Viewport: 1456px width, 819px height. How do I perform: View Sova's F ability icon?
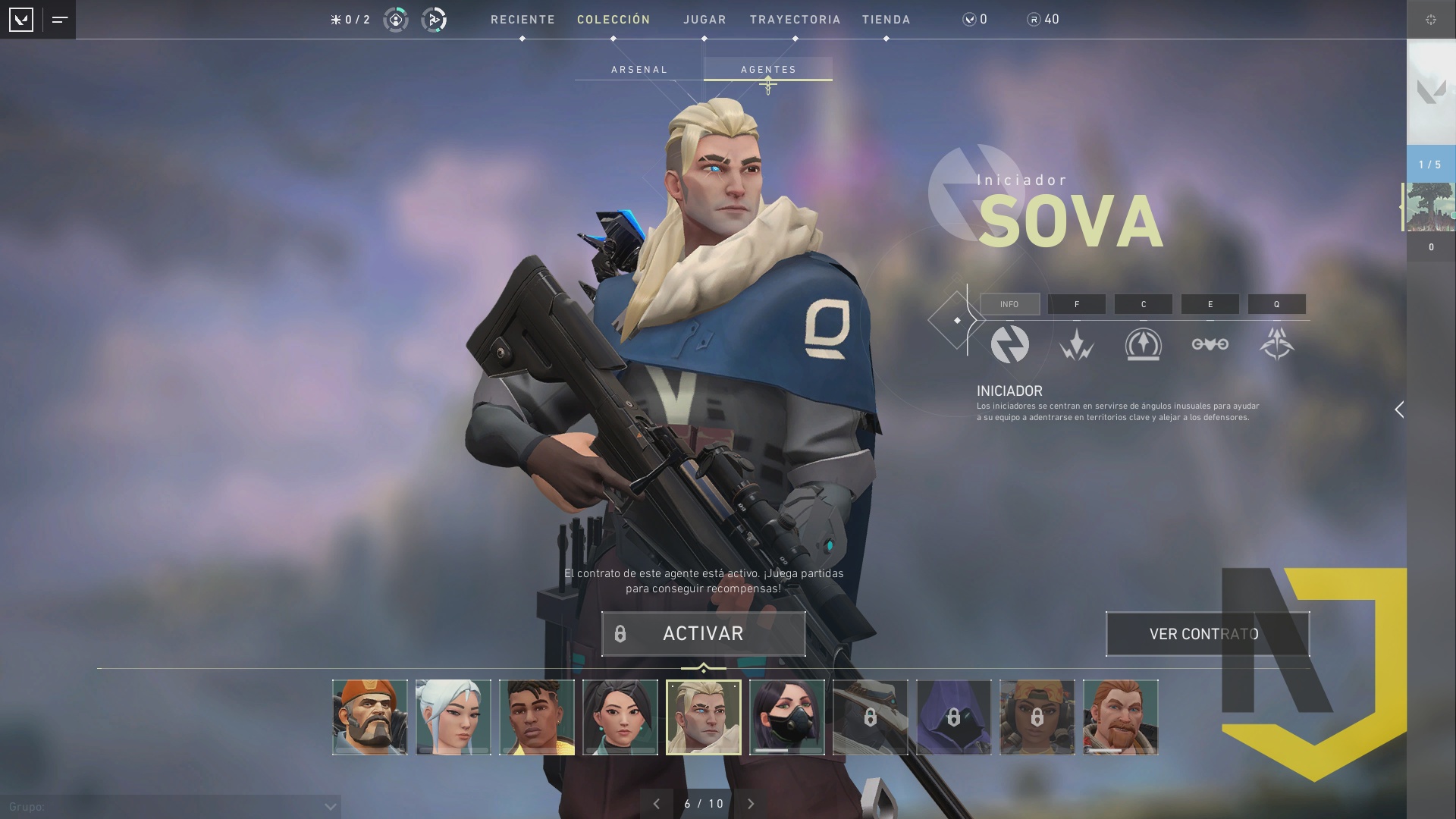[x=1077, y=344]
